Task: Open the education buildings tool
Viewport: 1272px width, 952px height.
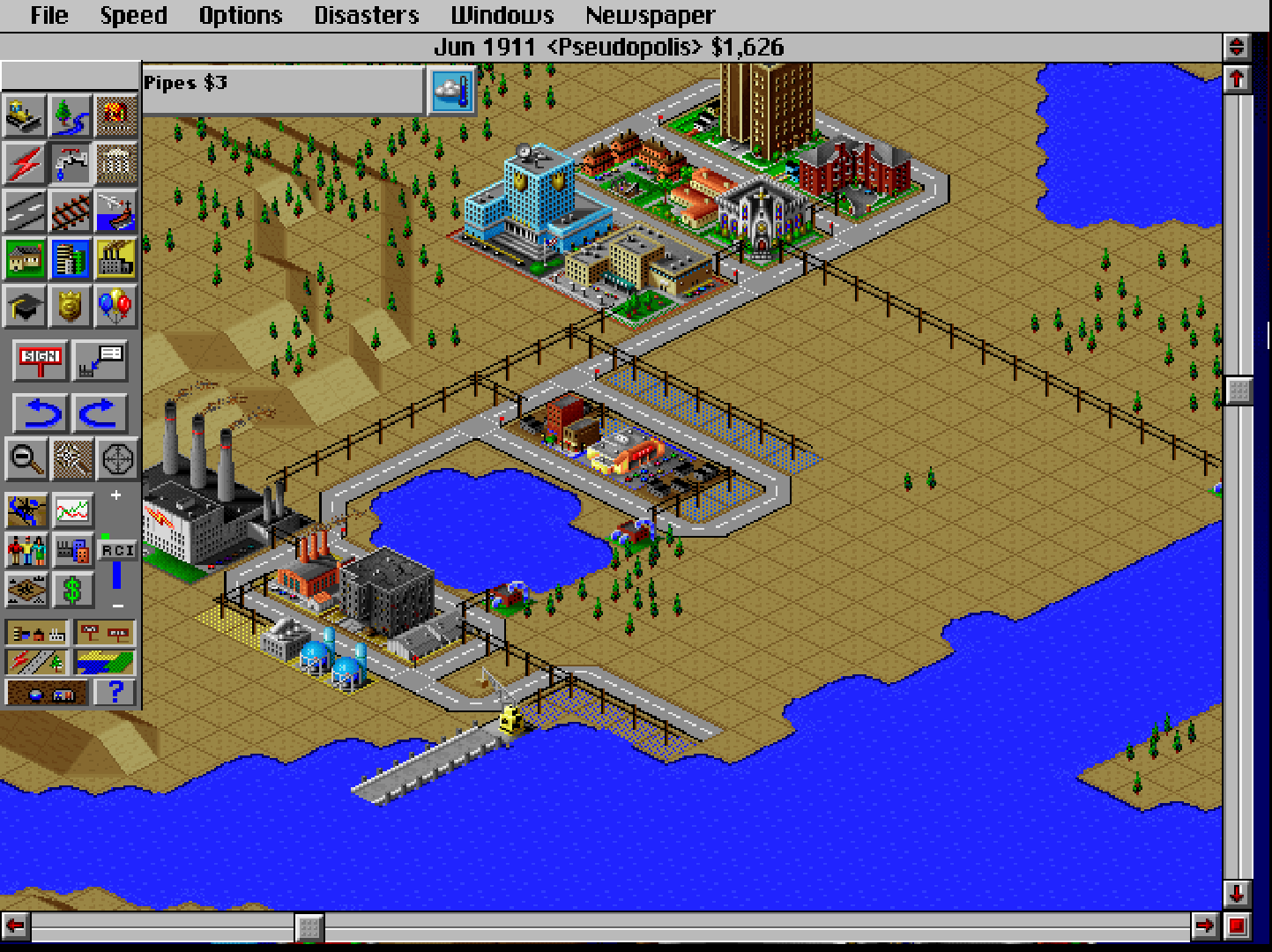Action: pyautogui.click(x=25, y=307)
